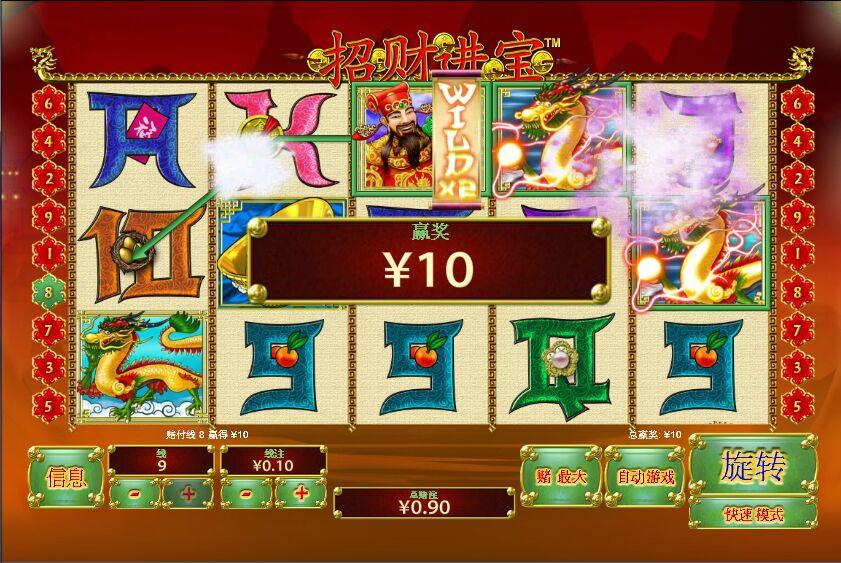Viewport: 841px width, 563px height.
Task: Select the green highlighted payline 8 marker
Action: click(49, 293)
